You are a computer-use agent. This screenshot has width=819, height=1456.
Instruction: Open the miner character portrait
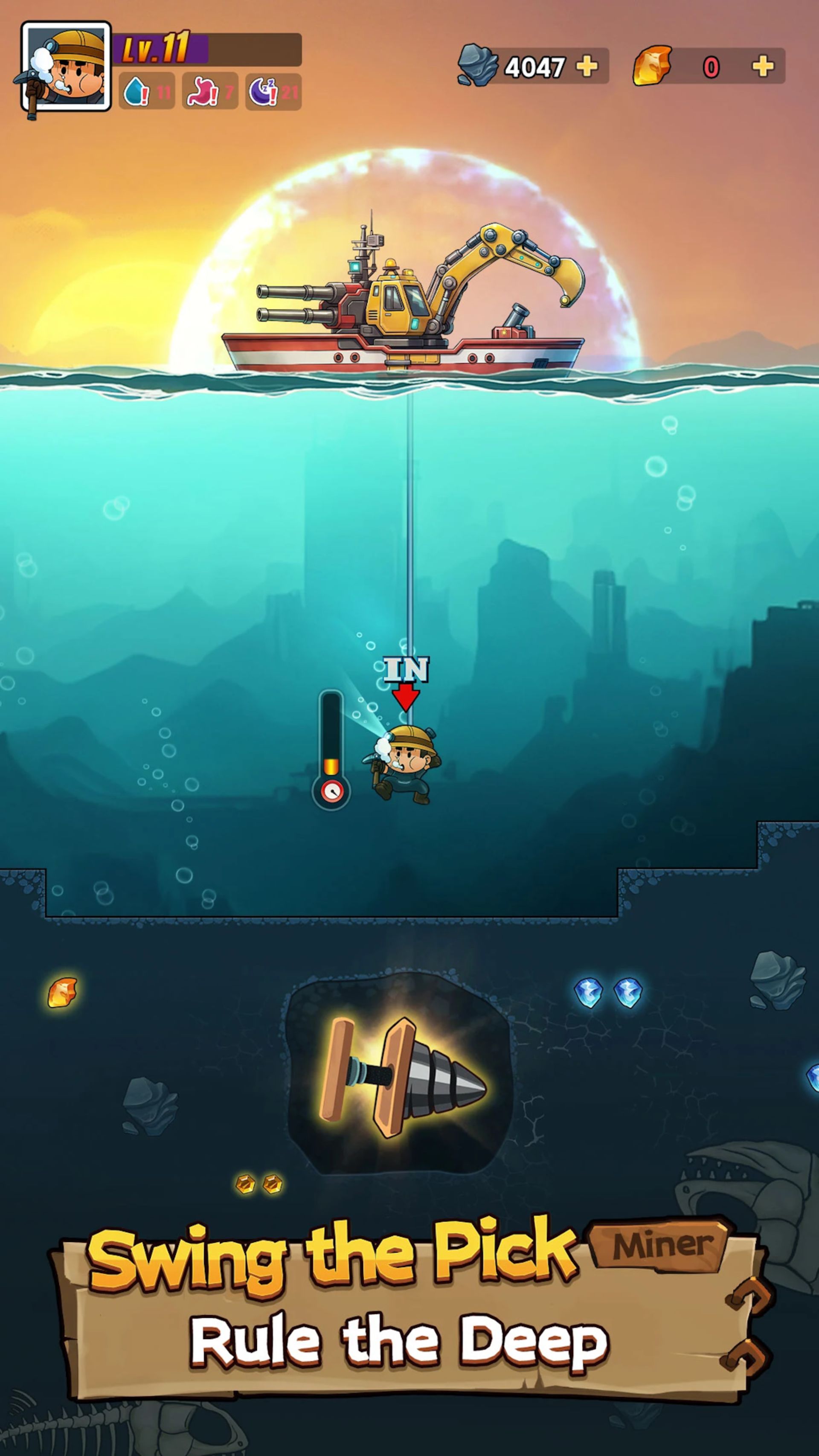66,67
